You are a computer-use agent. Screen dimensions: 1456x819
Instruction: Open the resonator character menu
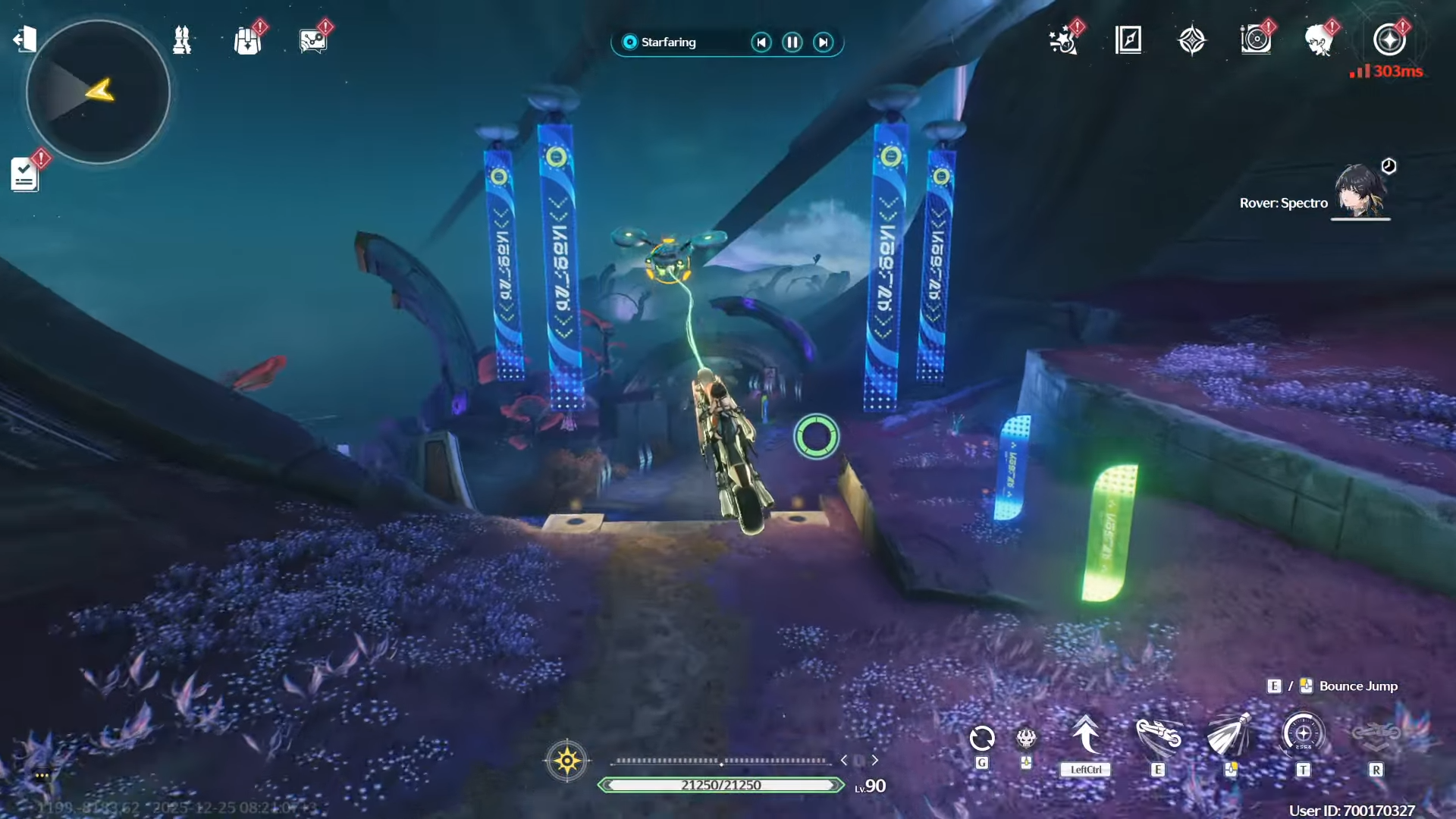[1319, 39]
